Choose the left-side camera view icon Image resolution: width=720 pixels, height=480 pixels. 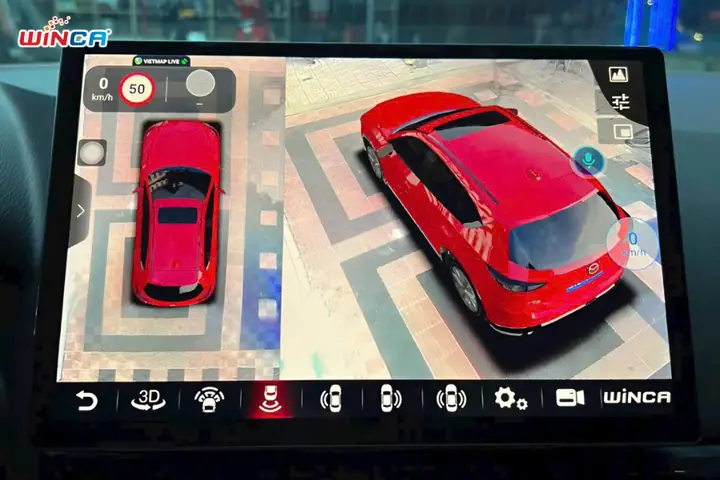click(331, 398)
